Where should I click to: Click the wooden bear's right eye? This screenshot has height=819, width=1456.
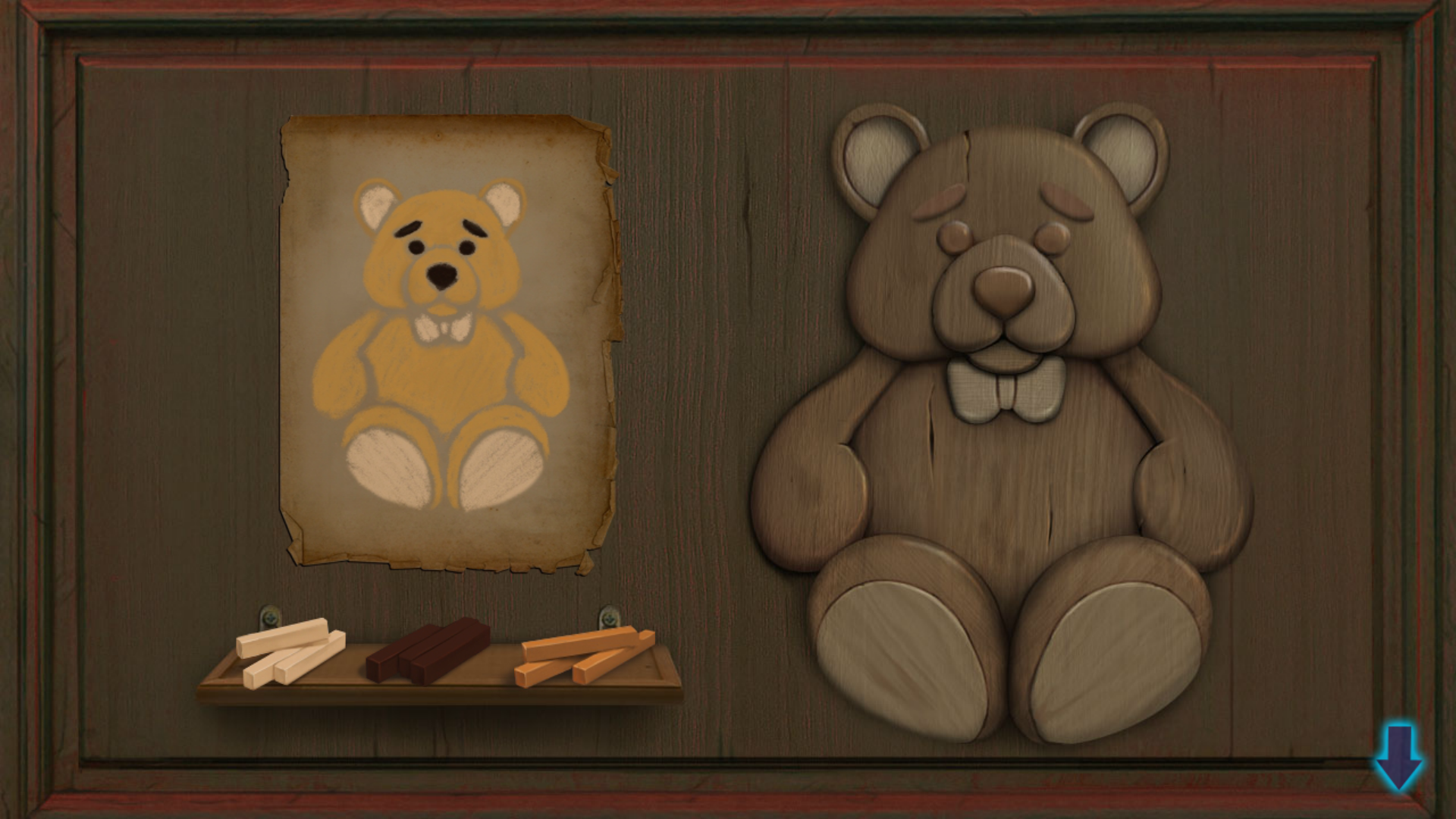click(x=1052, y=238)
